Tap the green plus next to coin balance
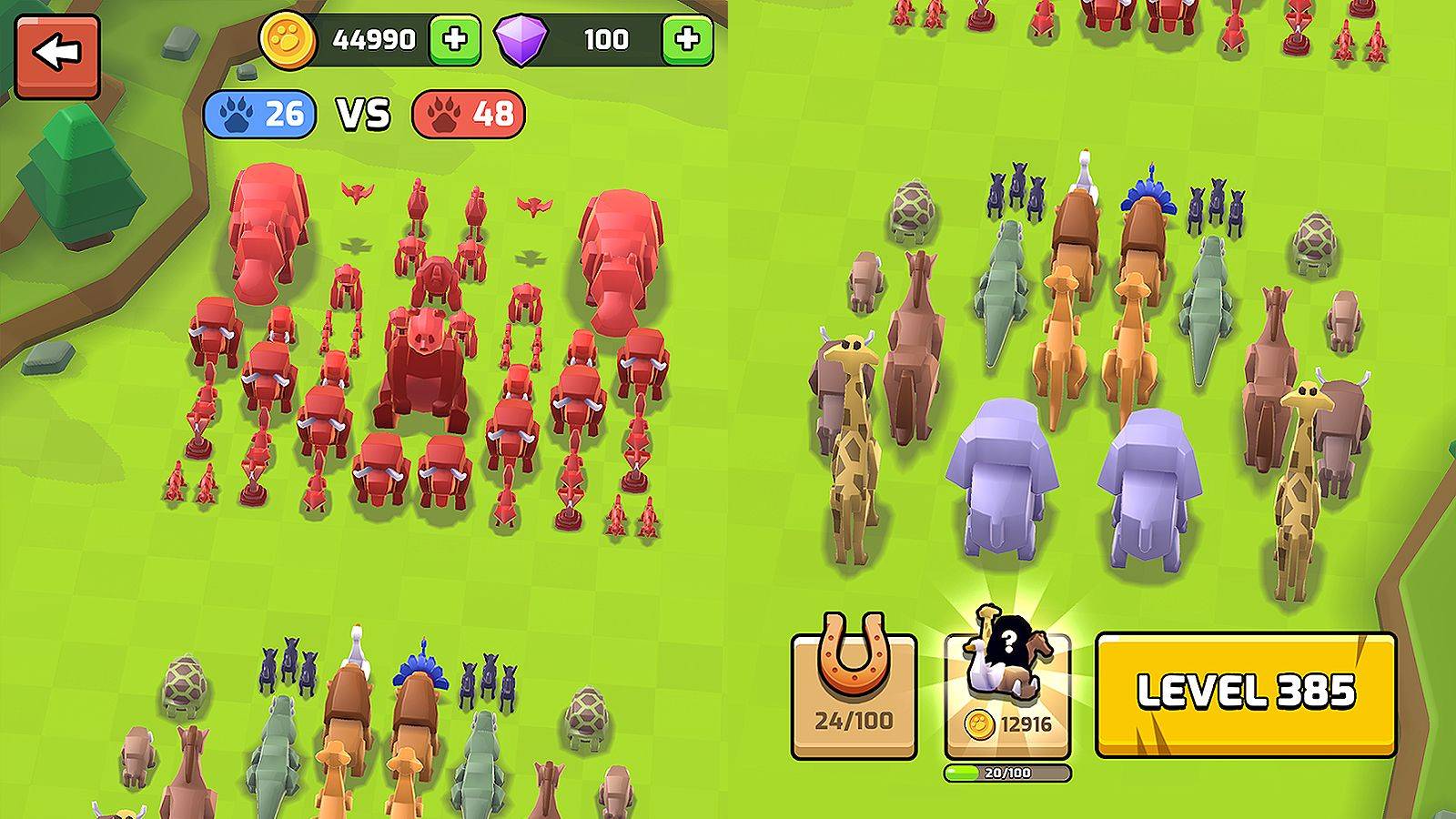Image resolution: width=1456 pixels, height=819 pixels. click(454, 39)
